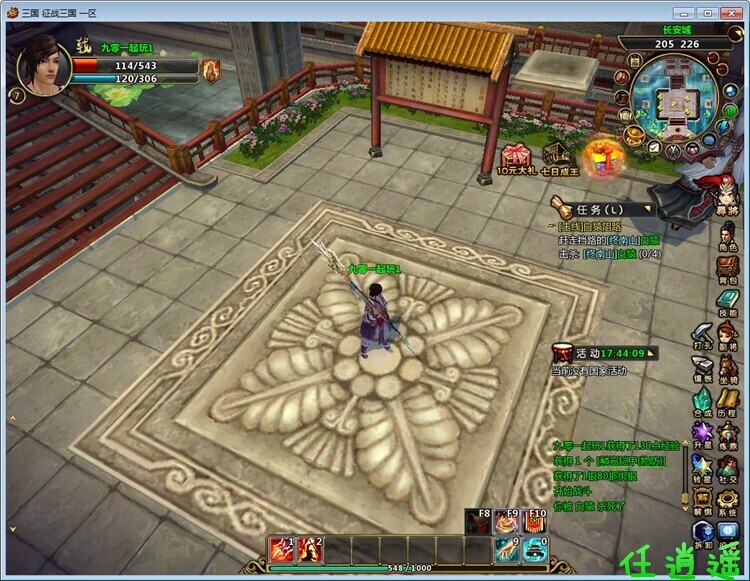
Task: Collapse the 任务 quest tracker header
Action: pyautogui.click(x=598, y=209)
